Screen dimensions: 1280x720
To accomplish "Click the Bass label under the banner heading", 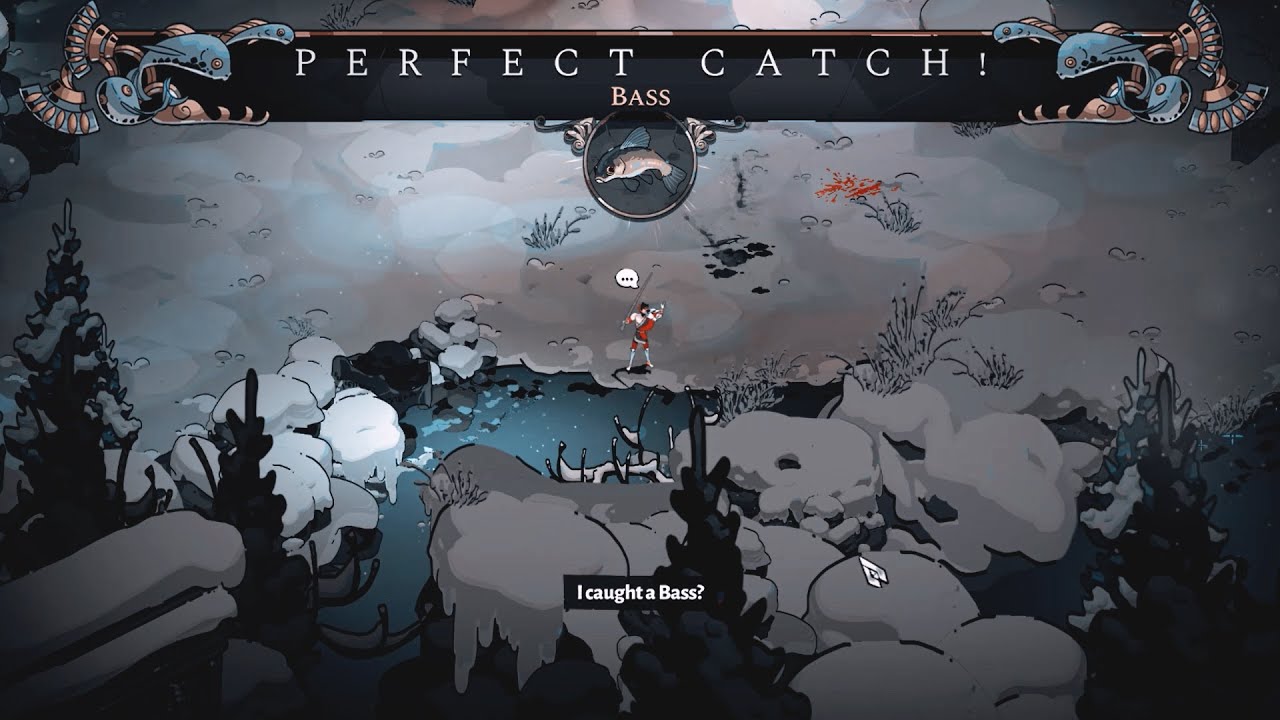I will [x=640, y=97].
